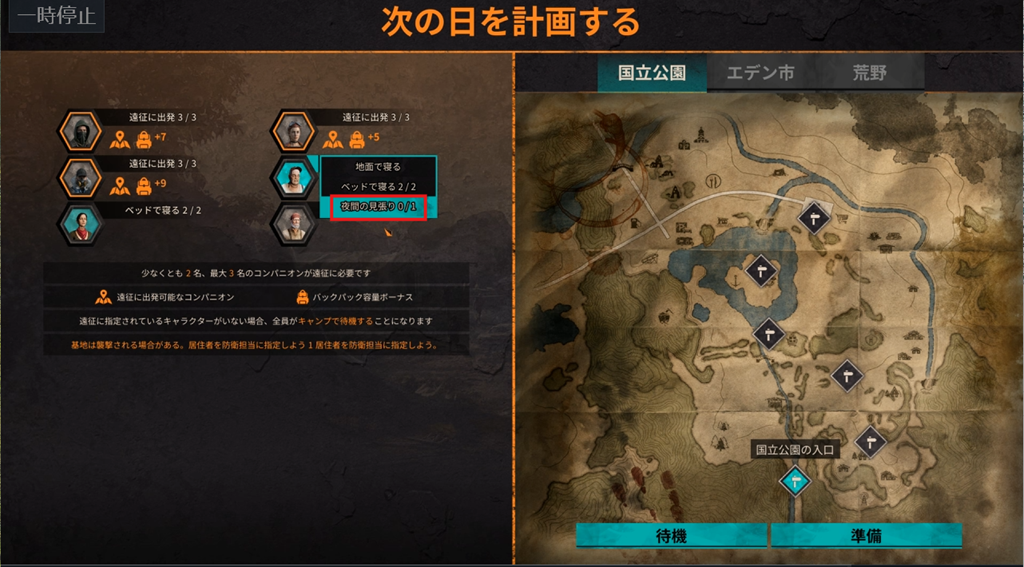This screenshot has height=567, width=1024.
Task: Choose 地面で寝る from the assignment list
Action: click(377, 167)
